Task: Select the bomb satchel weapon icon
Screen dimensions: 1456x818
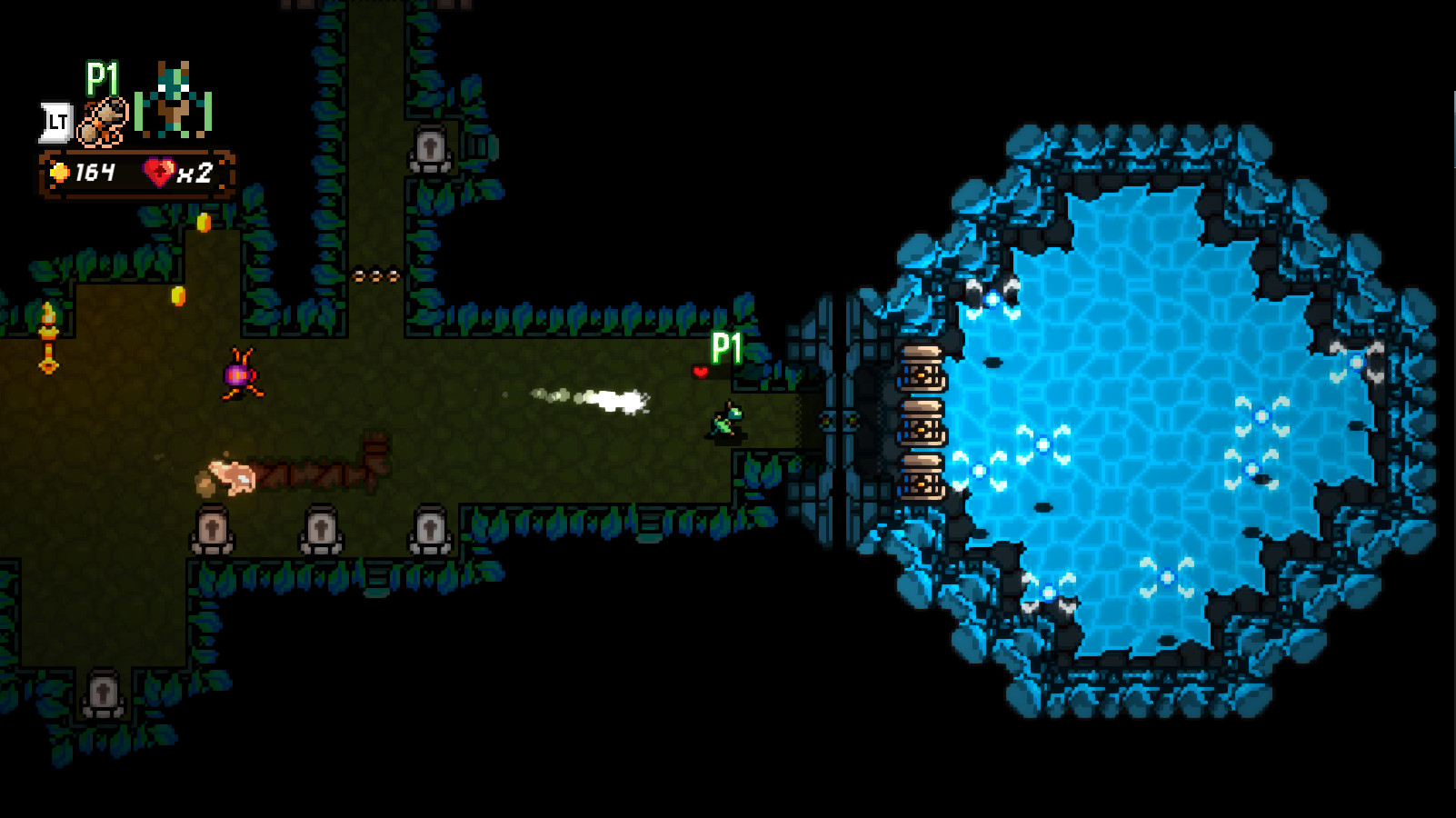Action: (102, 121)
